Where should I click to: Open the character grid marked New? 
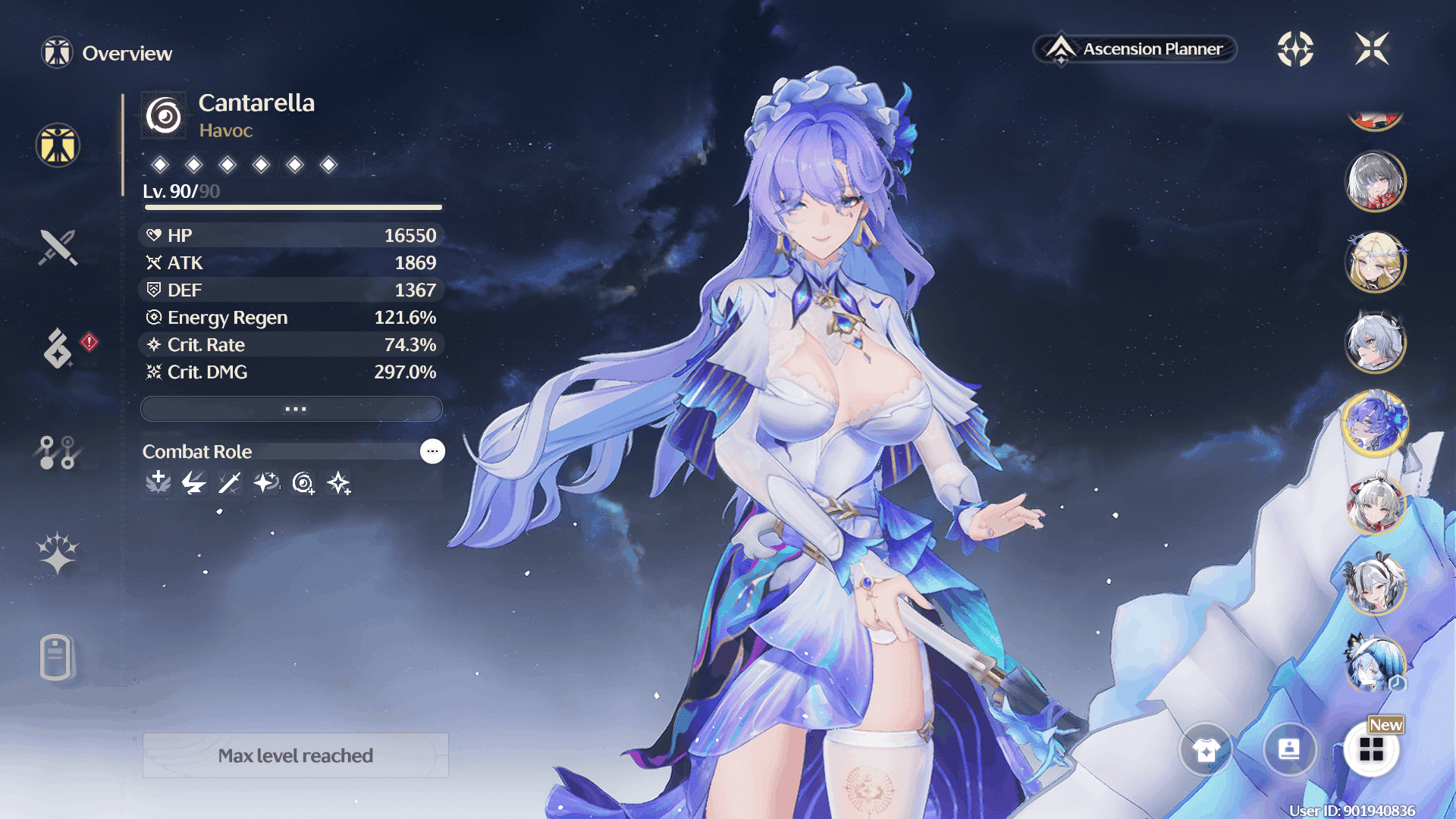1371,750
